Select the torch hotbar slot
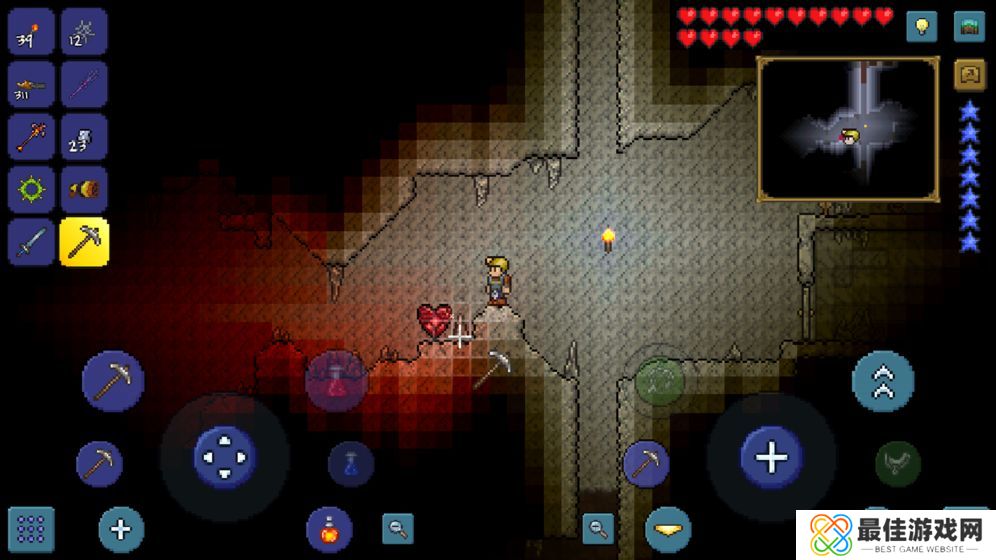Viewport: 996px width, 560px height. pyautogui.click(x=31, y=32)
